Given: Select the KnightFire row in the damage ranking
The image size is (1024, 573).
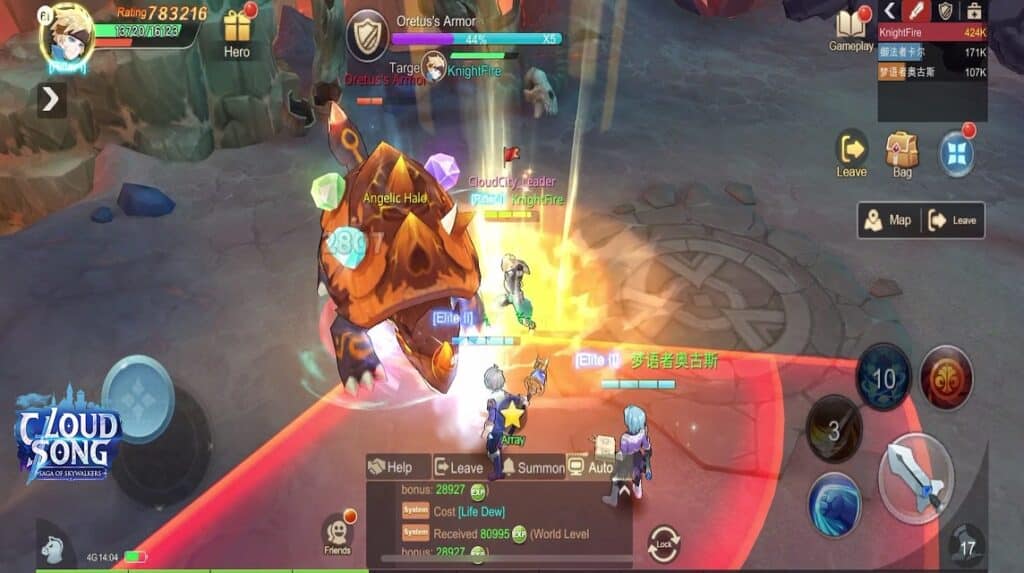Looking at the screenshot, I should click(x=932, y=32).
